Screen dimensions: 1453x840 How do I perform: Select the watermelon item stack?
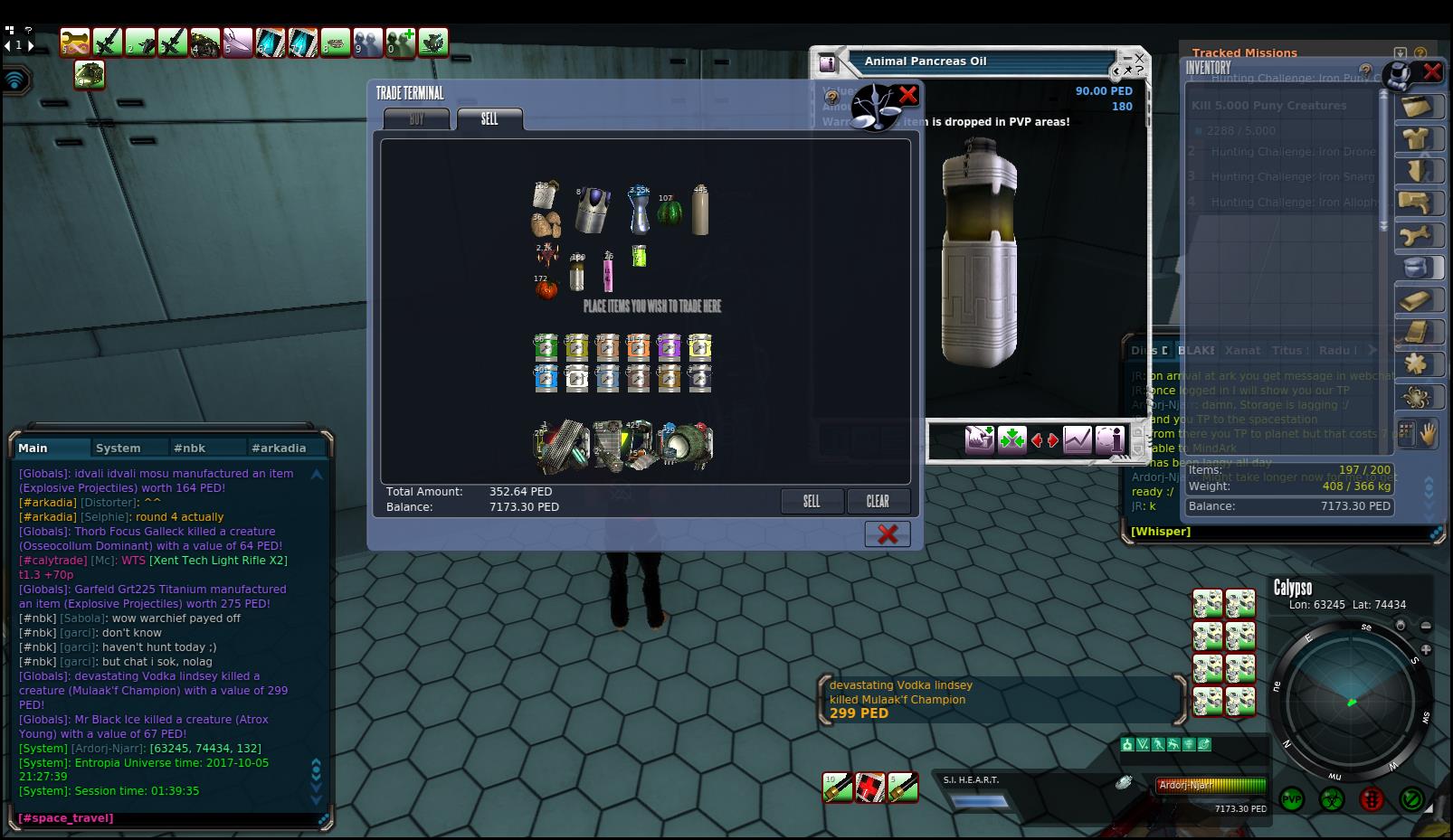[670, 215]
